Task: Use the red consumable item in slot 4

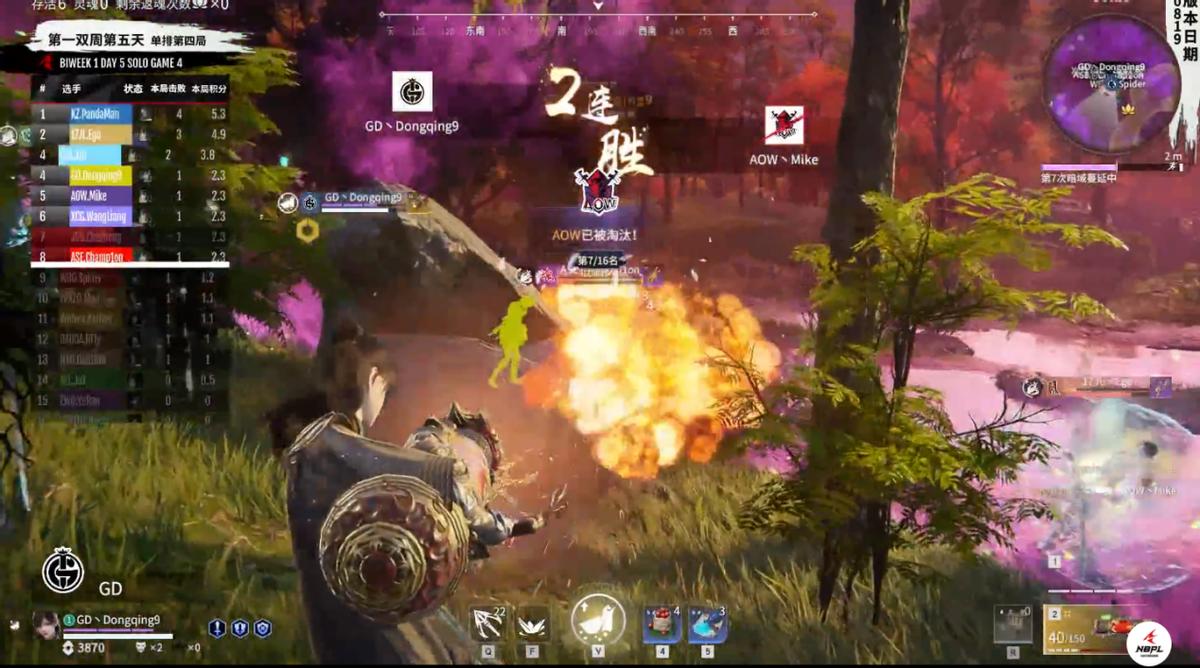Action: tap(661, 624)
